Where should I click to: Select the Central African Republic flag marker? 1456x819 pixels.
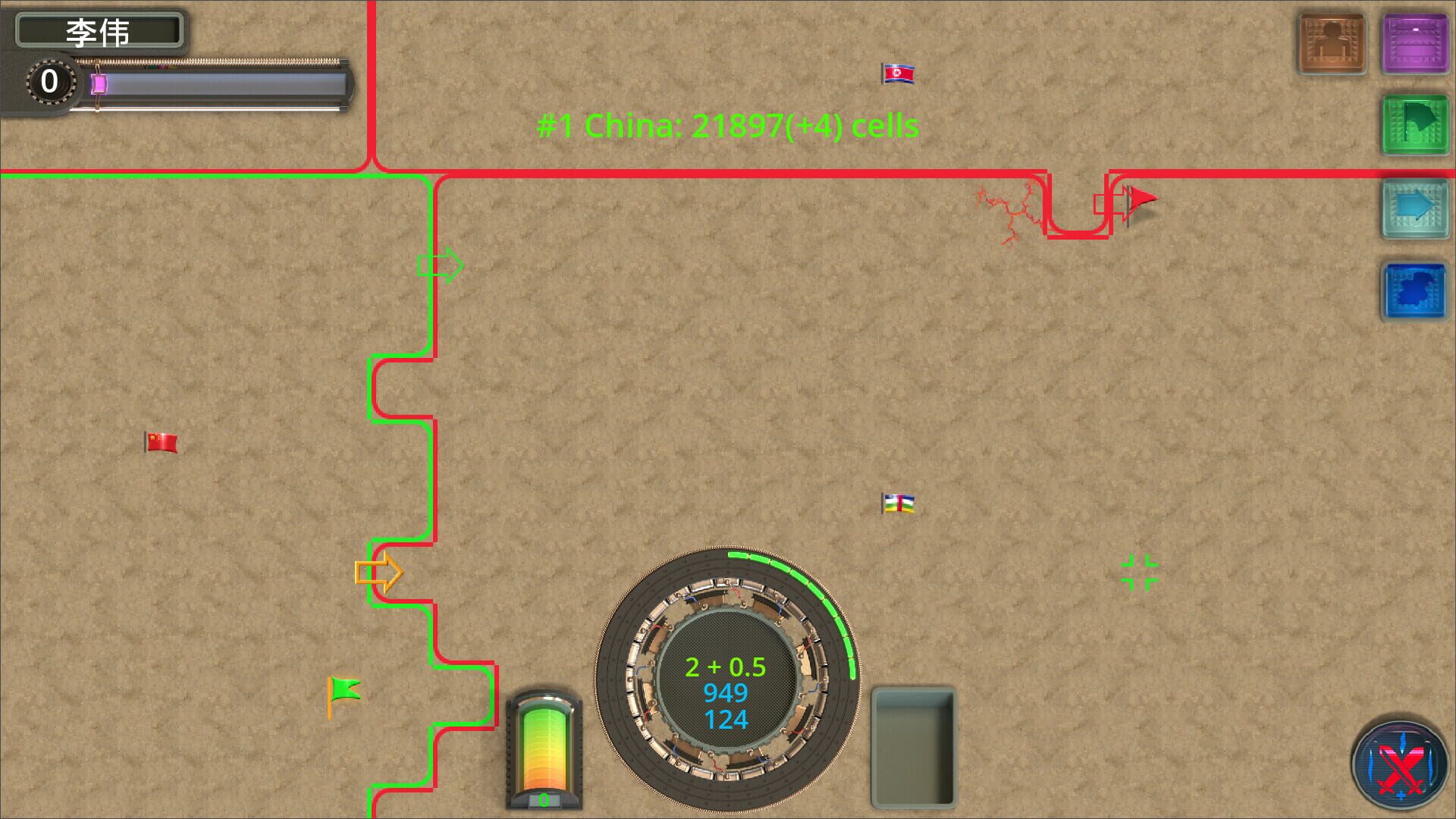tap(898, 503)
